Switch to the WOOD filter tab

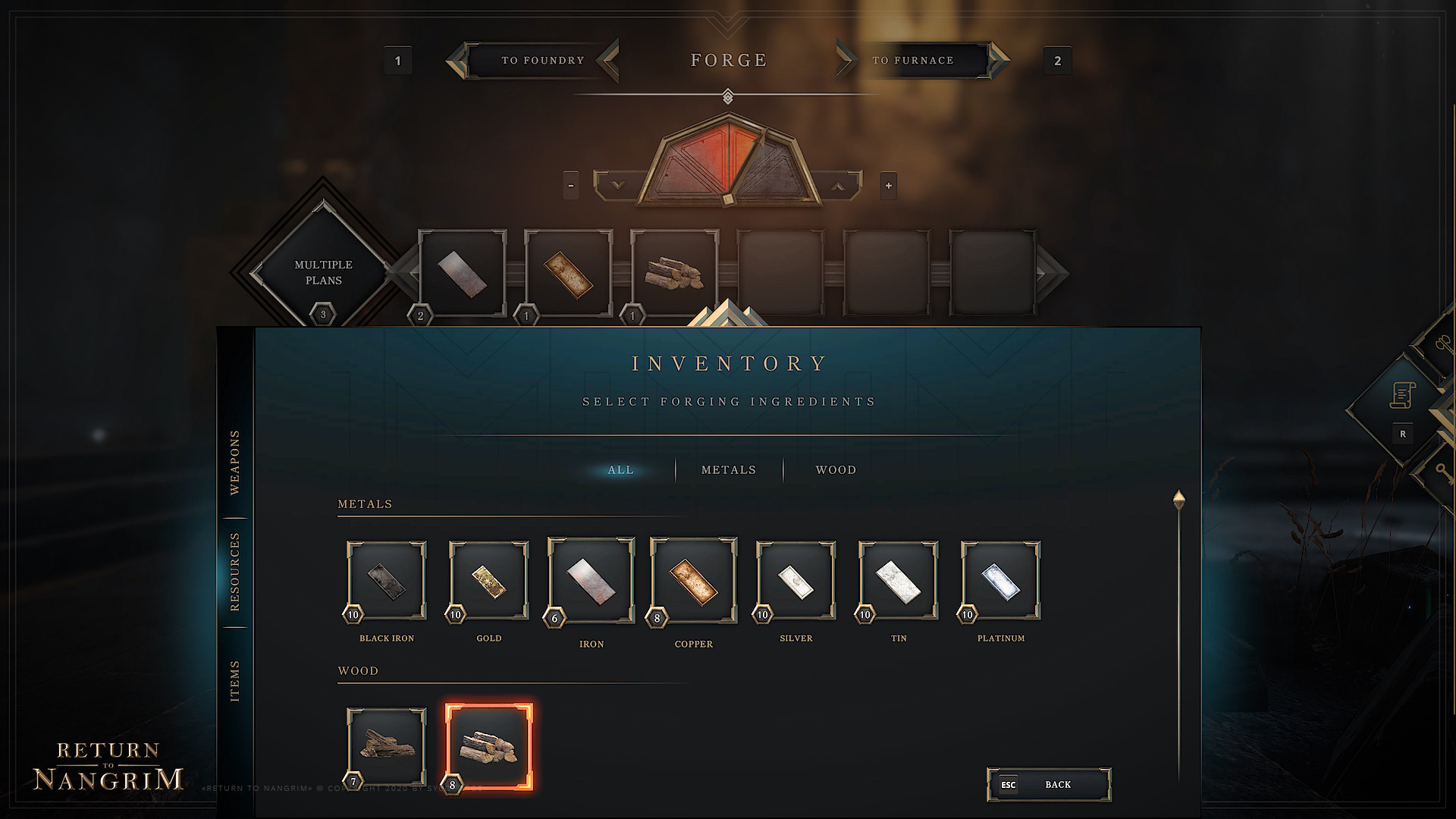(836, 469)
